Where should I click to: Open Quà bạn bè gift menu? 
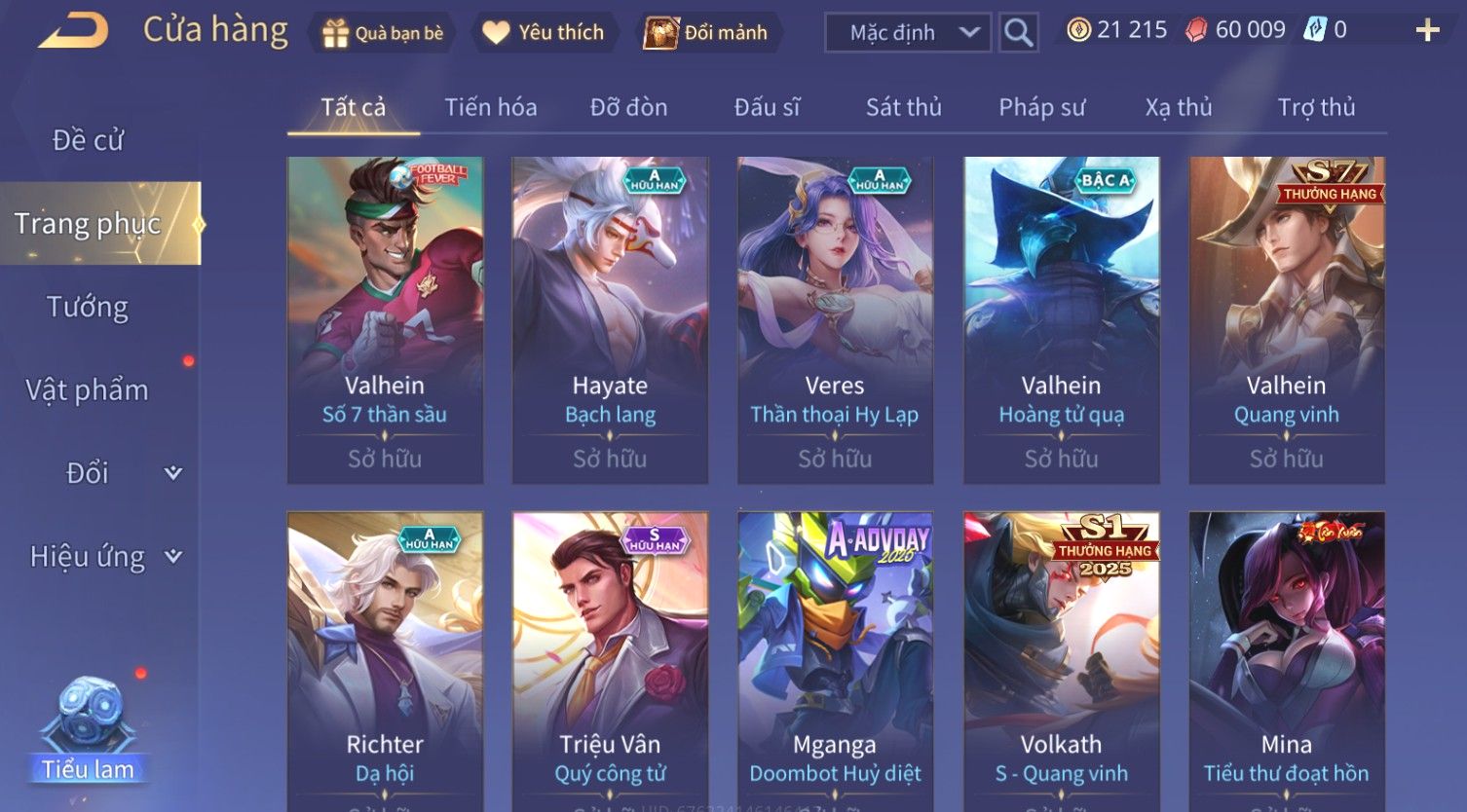coord(382,33)
